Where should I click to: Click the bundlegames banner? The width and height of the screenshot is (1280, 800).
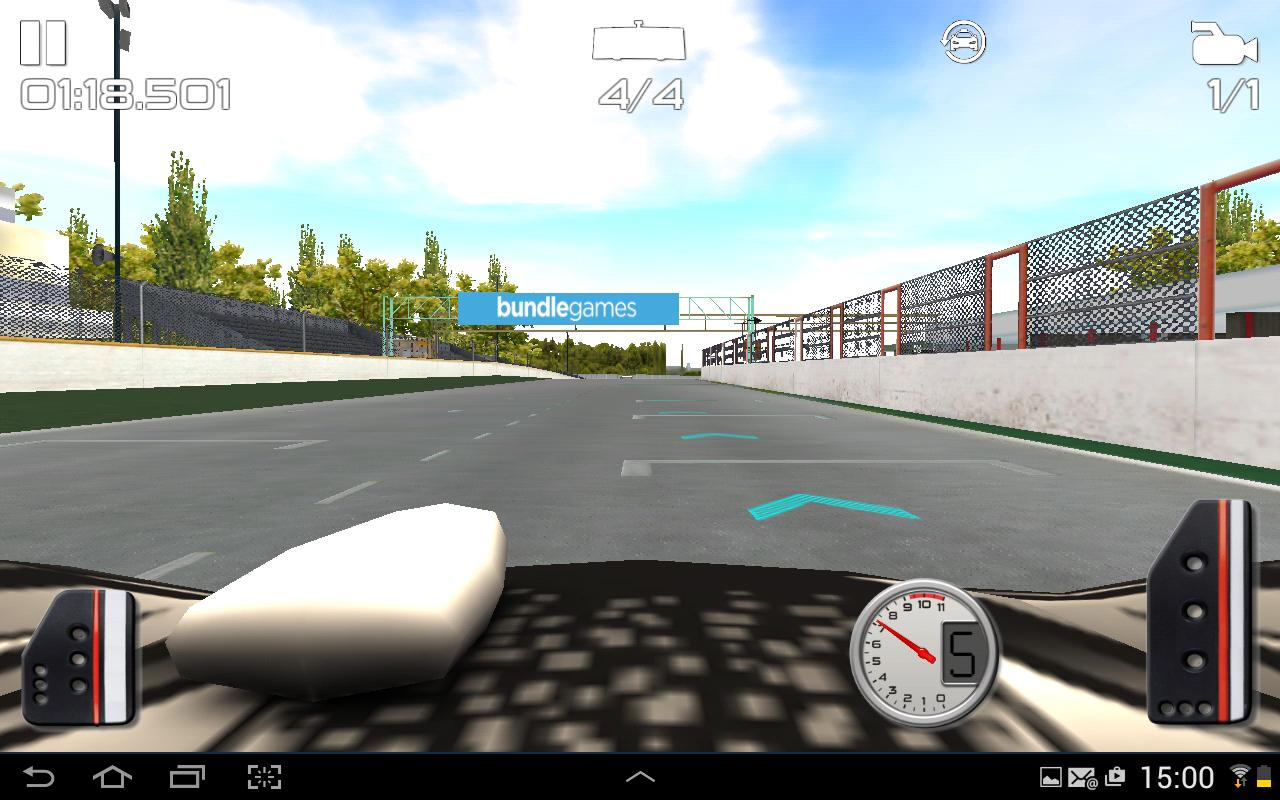[x=568, y=307]
